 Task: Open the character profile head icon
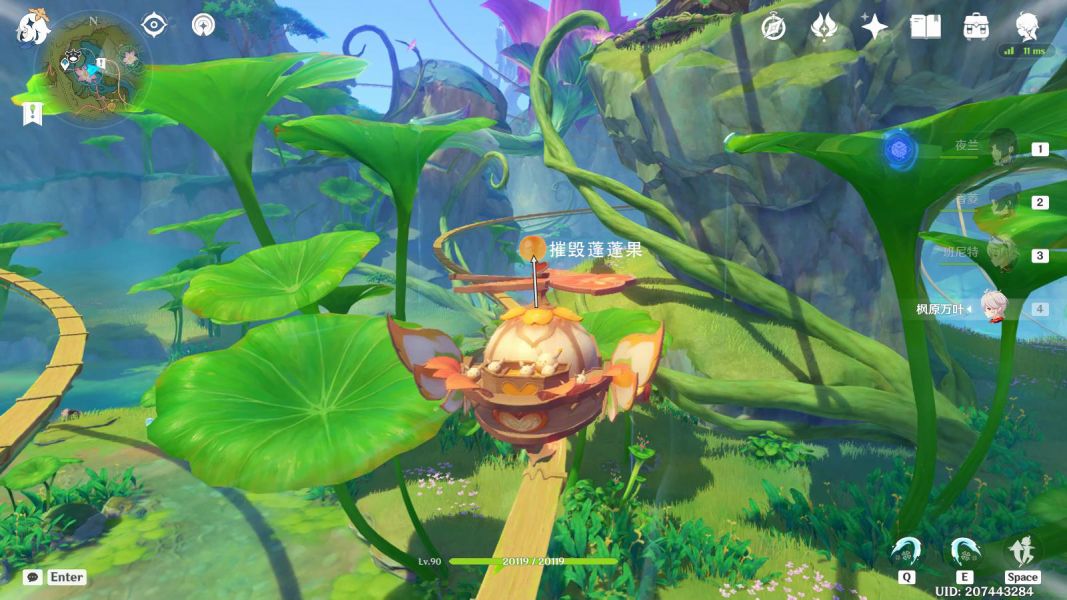pyautogui.click(x=1027, y=26)
